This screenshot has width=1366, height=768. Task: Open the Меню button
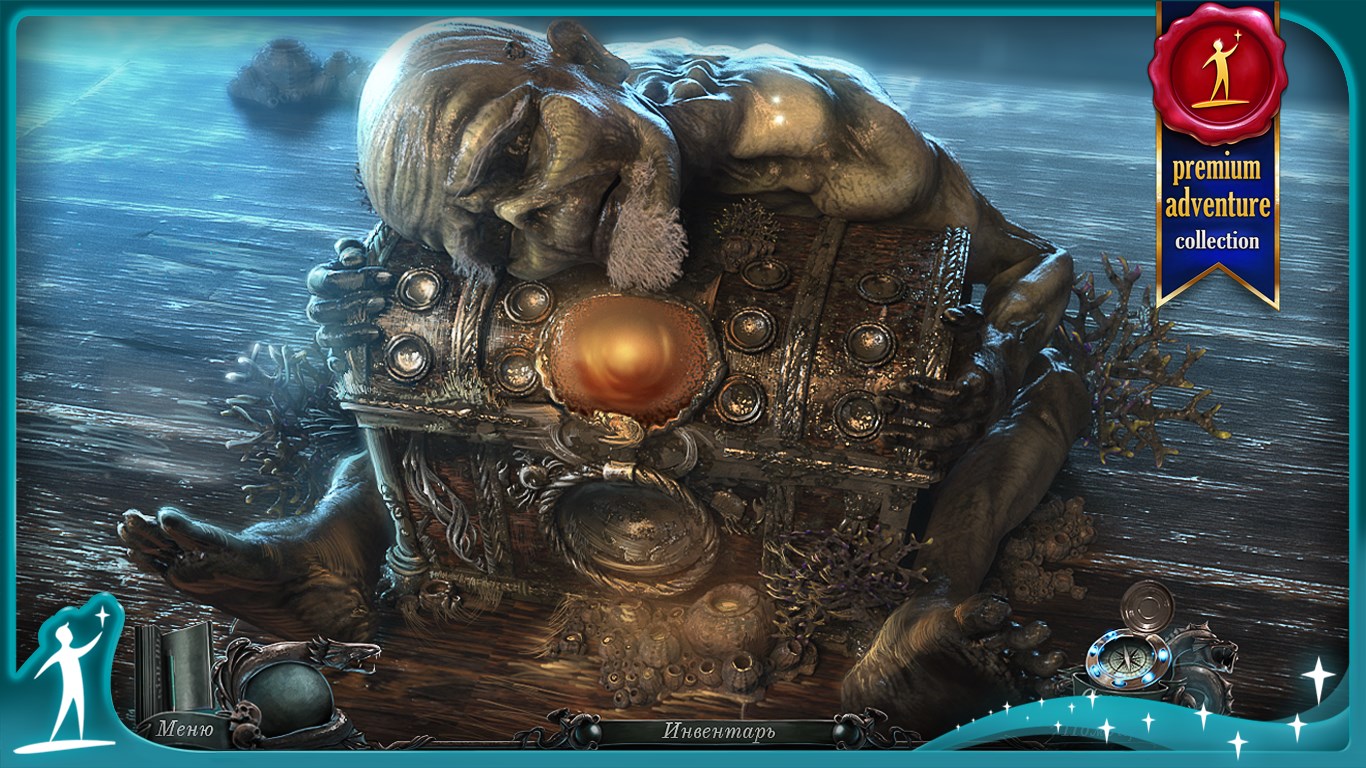click(184, 729)
